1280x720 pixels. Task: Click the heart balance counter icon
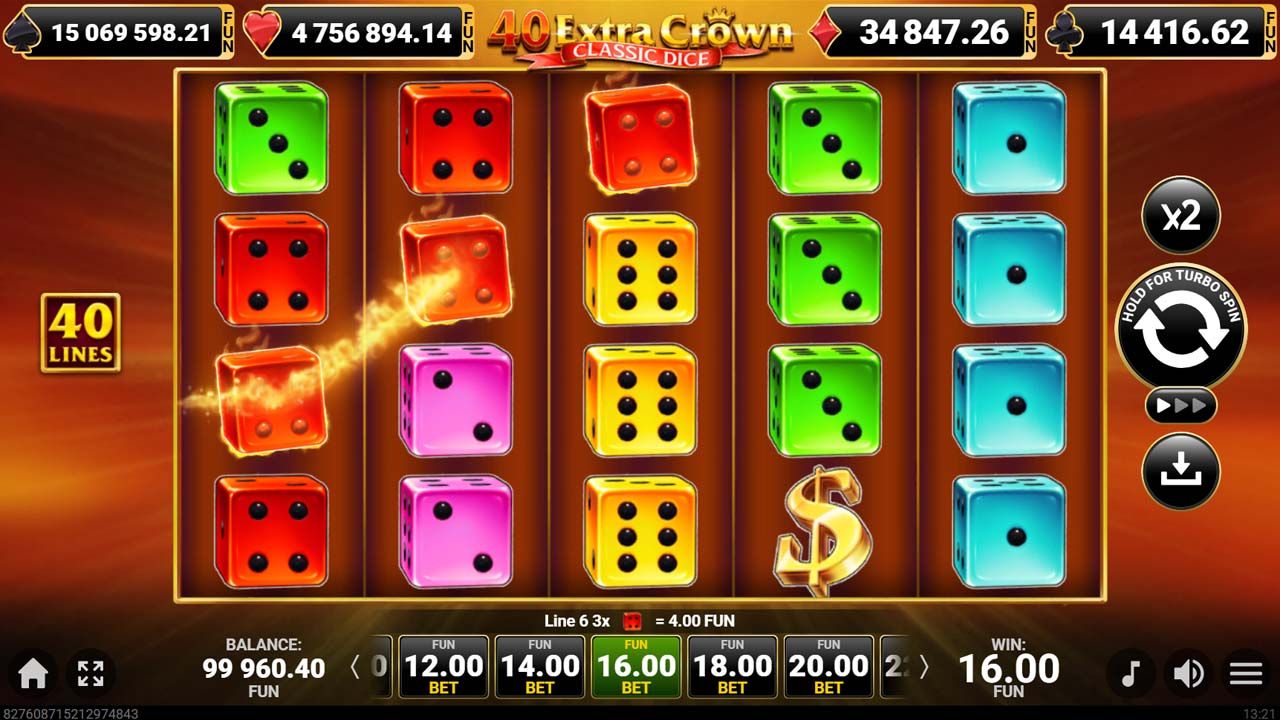coord(262,31)
